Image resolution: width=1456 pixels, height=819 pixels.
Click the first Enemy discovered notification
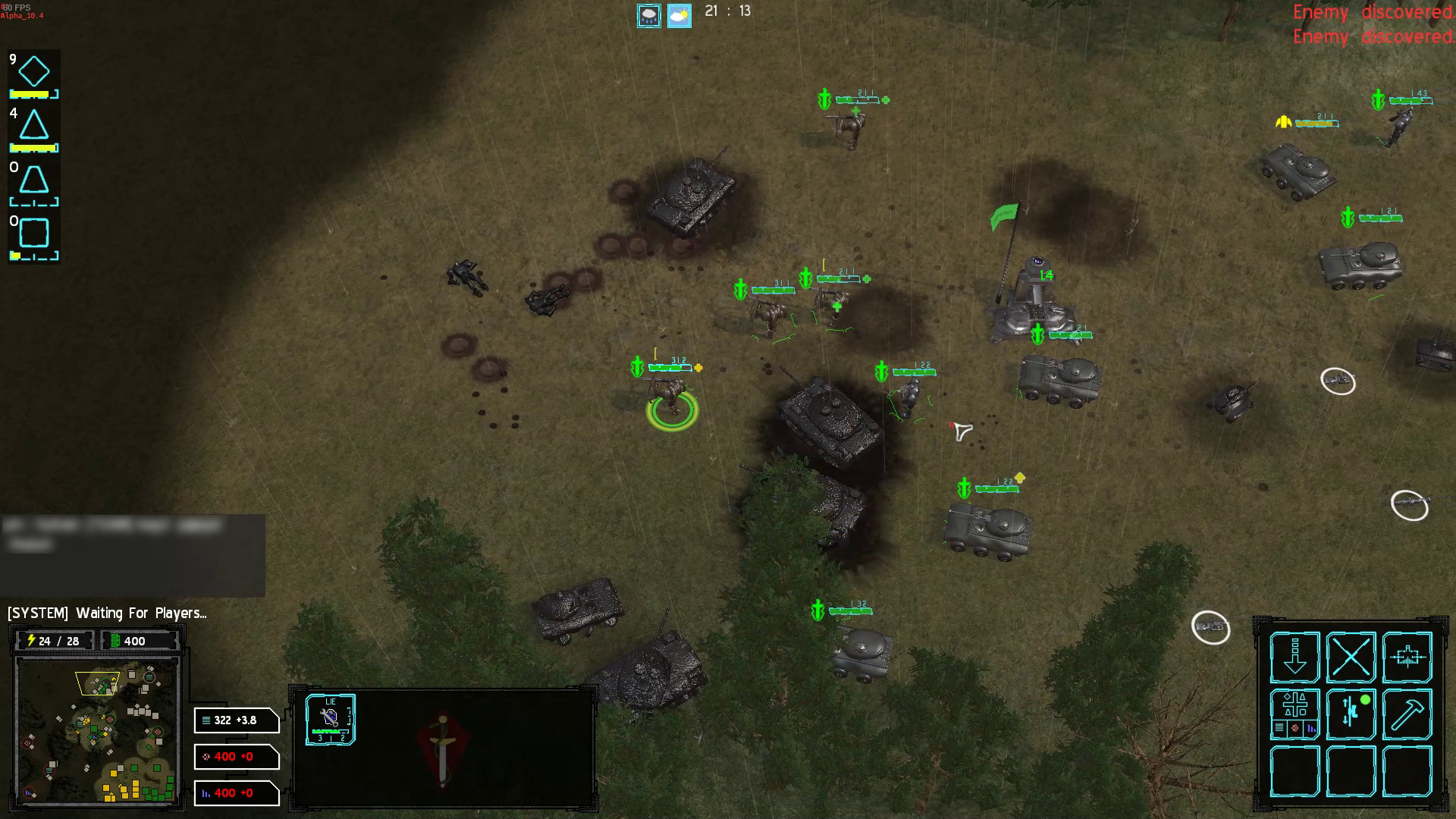tap(1371, 13)
